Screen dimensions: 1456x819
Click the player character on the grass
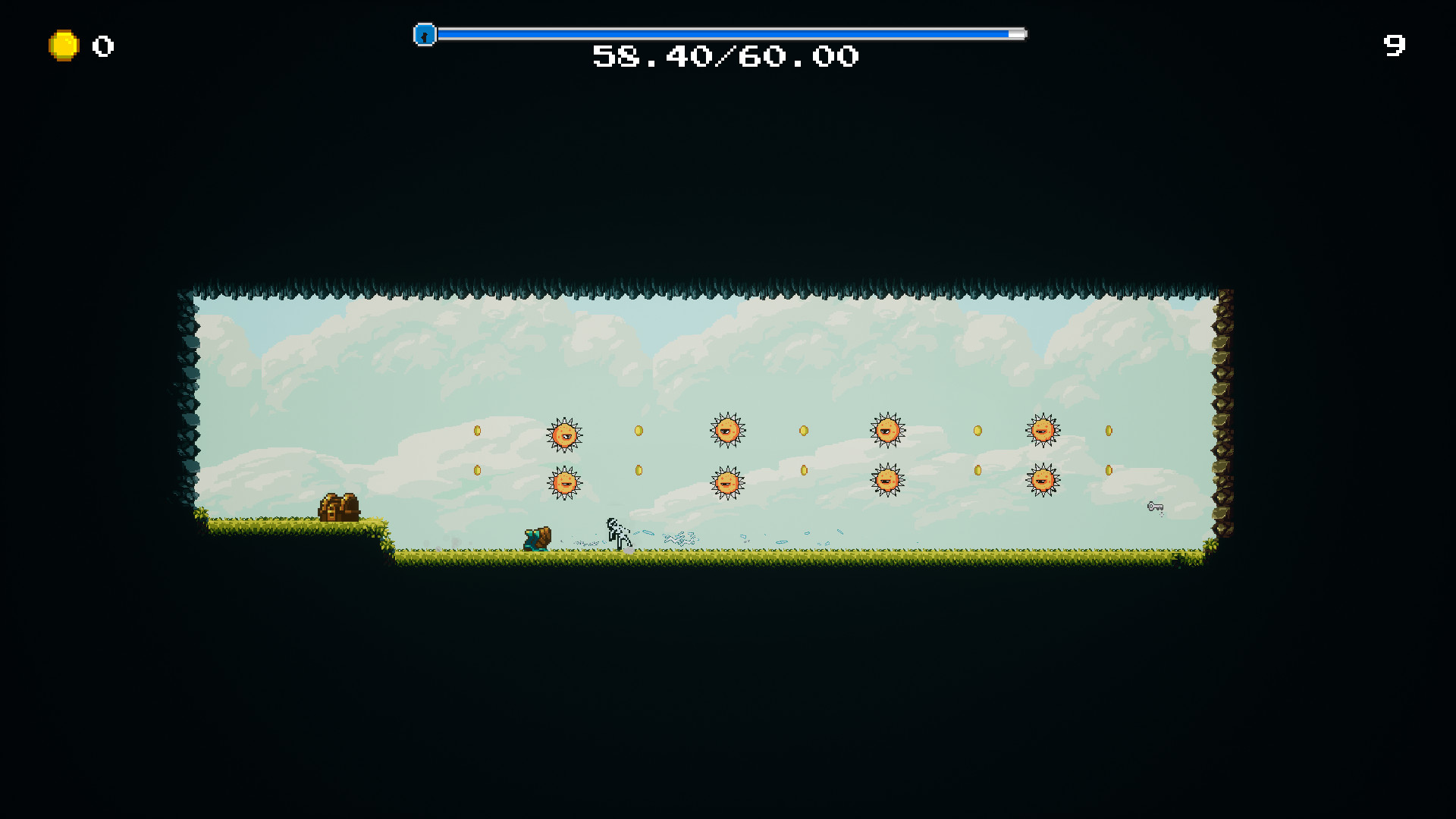pyautogui.click(x=536, y=537)
